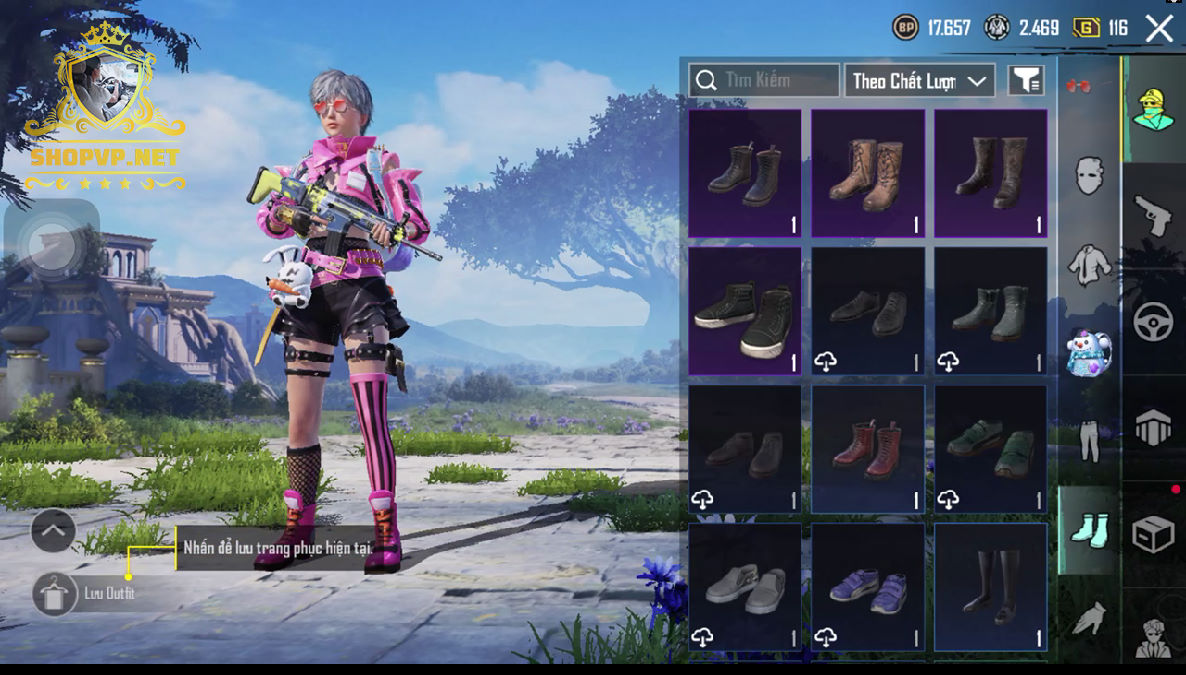Open the pistol weapon skins category
1186x675 pixels.
pyautogui.click(x=1153, y=214)
